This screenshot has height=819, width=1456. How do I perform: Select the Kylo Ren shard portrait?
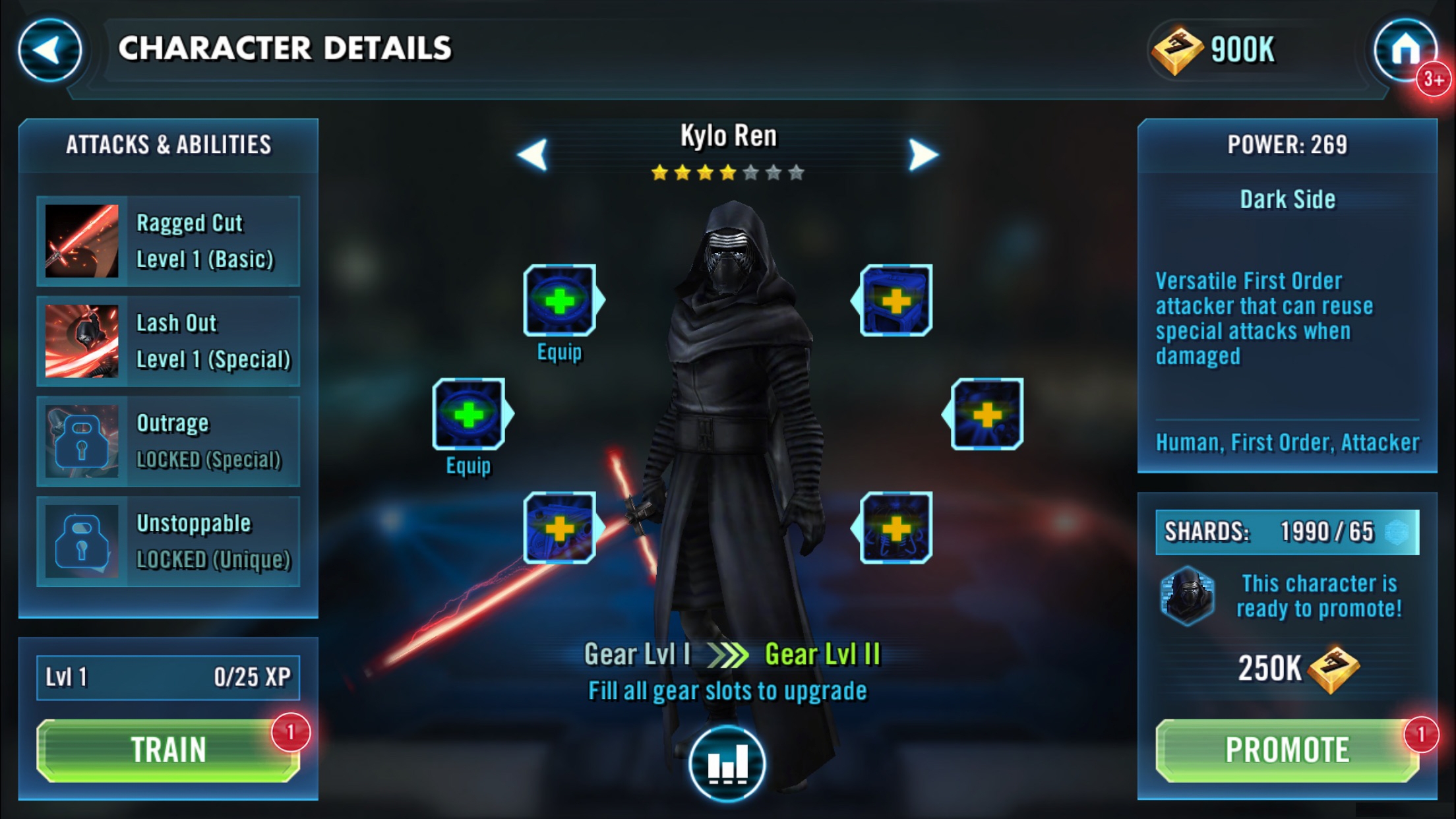tap(1188, 595)
